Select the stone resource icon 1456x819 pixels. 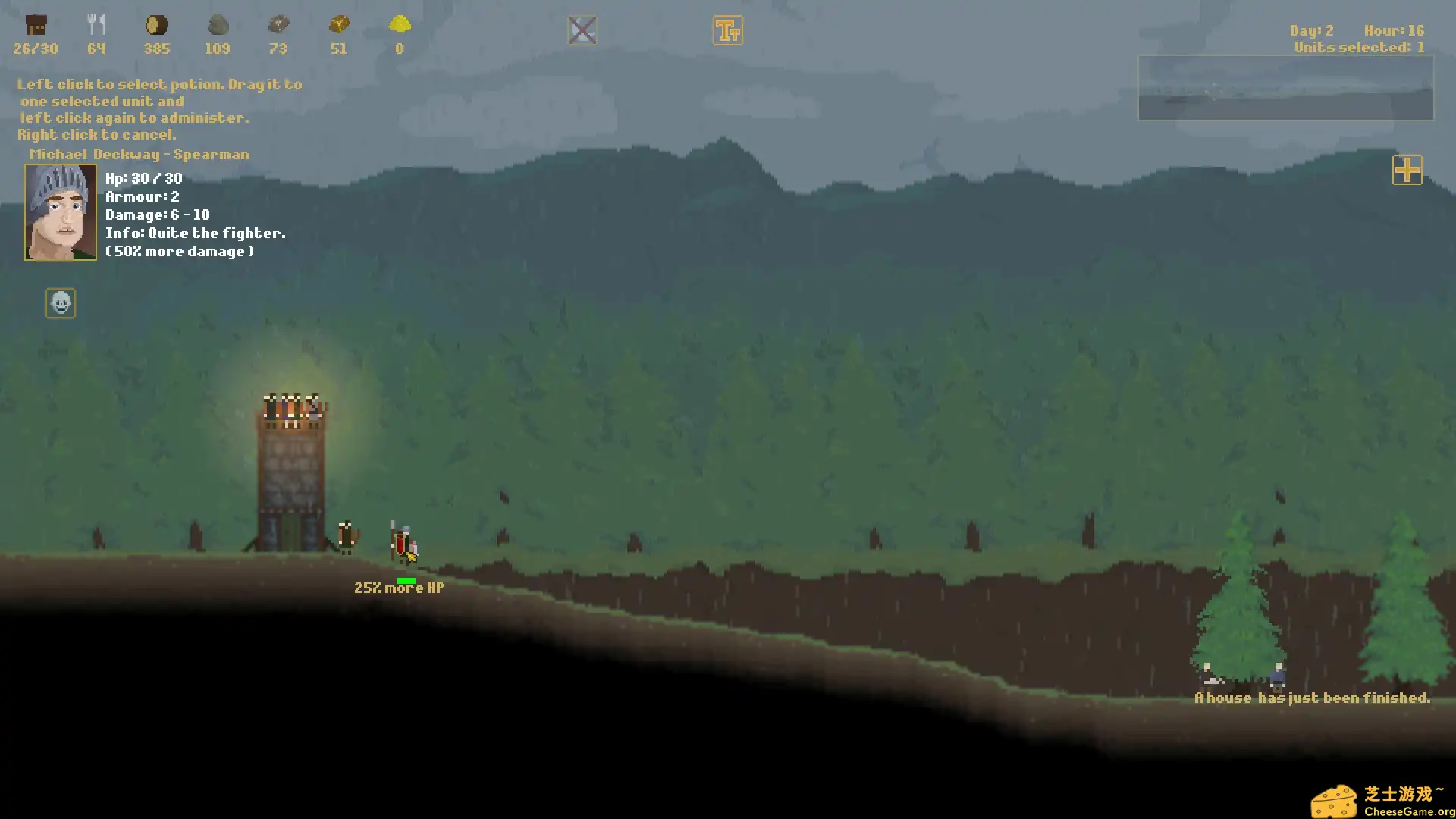218,25
